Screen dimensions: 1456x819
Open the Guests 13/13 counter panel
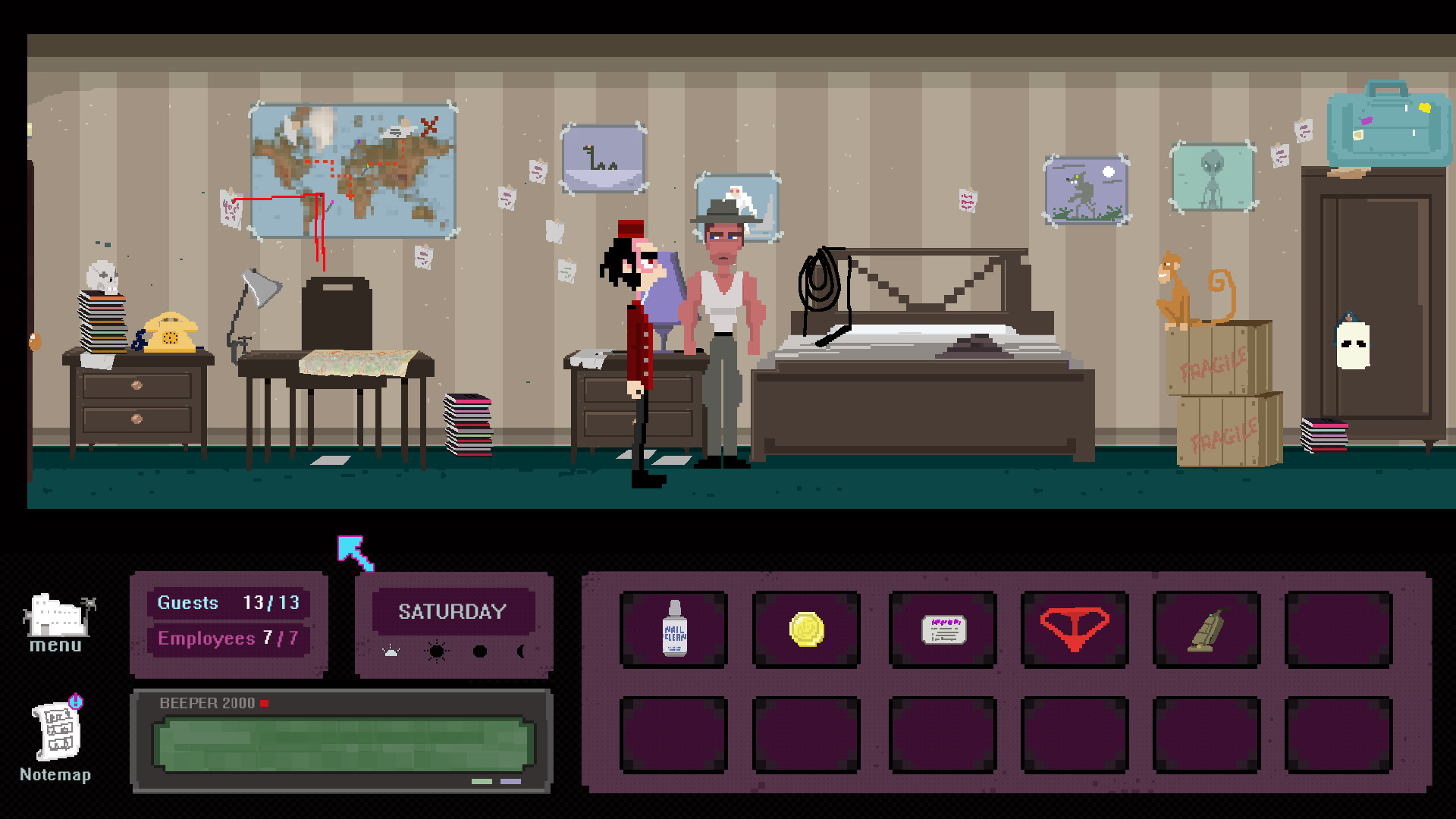[228, 603]
